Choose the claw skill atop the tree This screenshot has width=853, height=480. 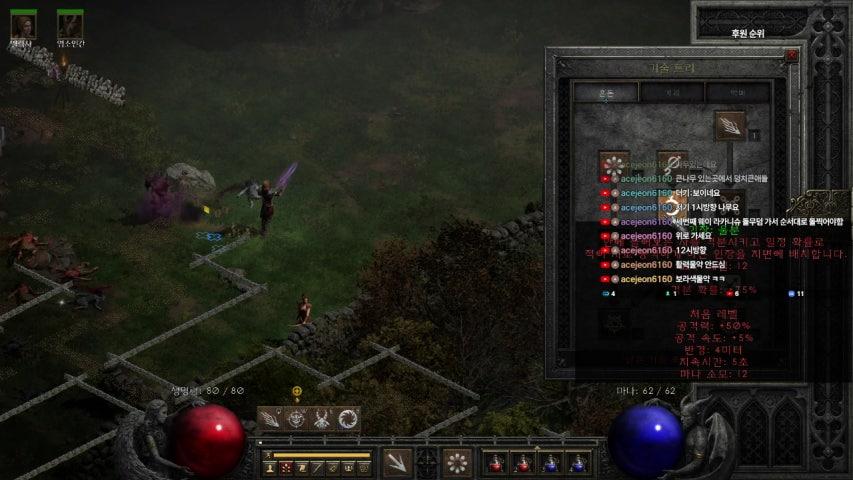coord(730,126)
